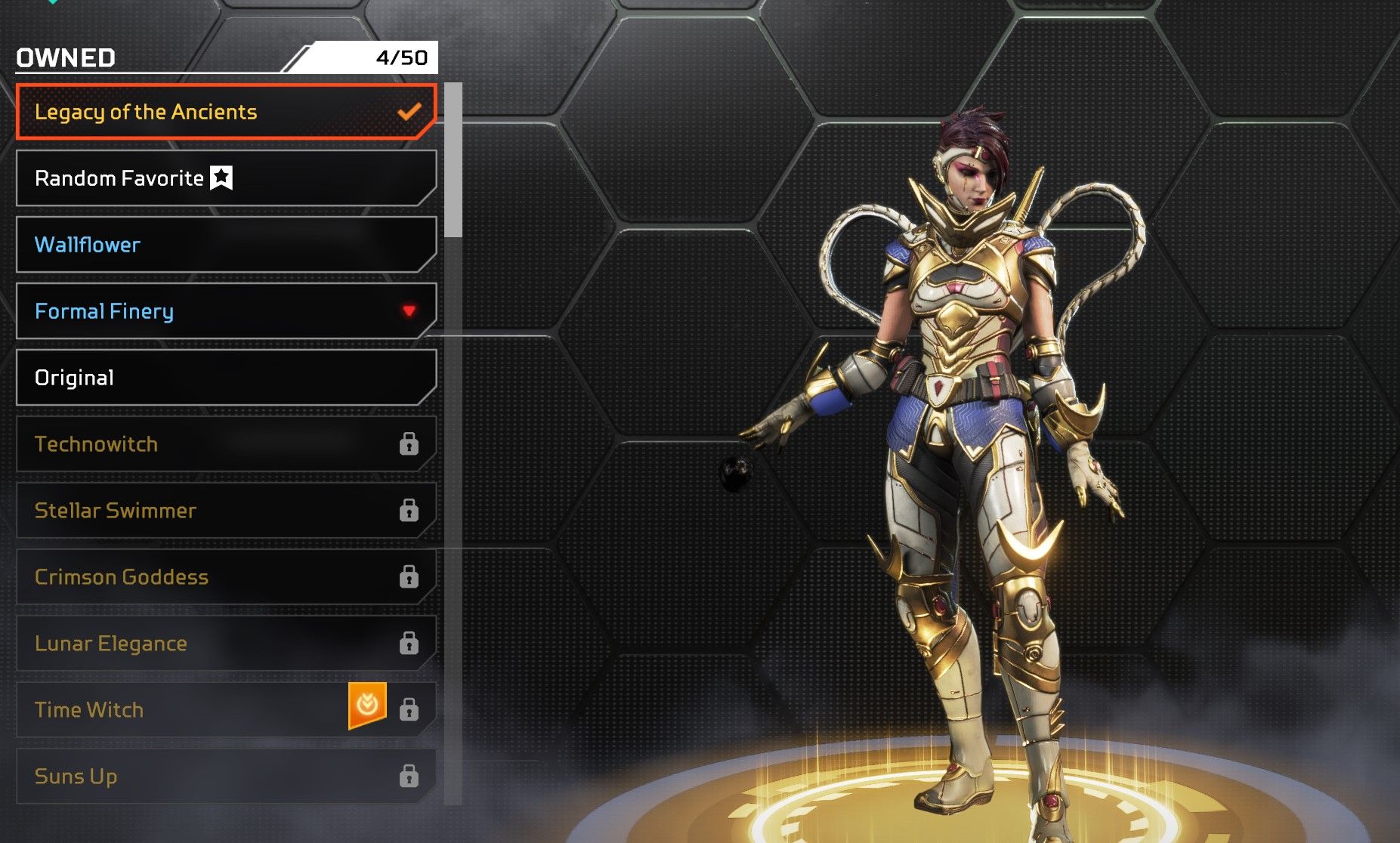View the Suns Up skin
The image size is (1400, 843).
pyautogui.click(x=225, y=777)
